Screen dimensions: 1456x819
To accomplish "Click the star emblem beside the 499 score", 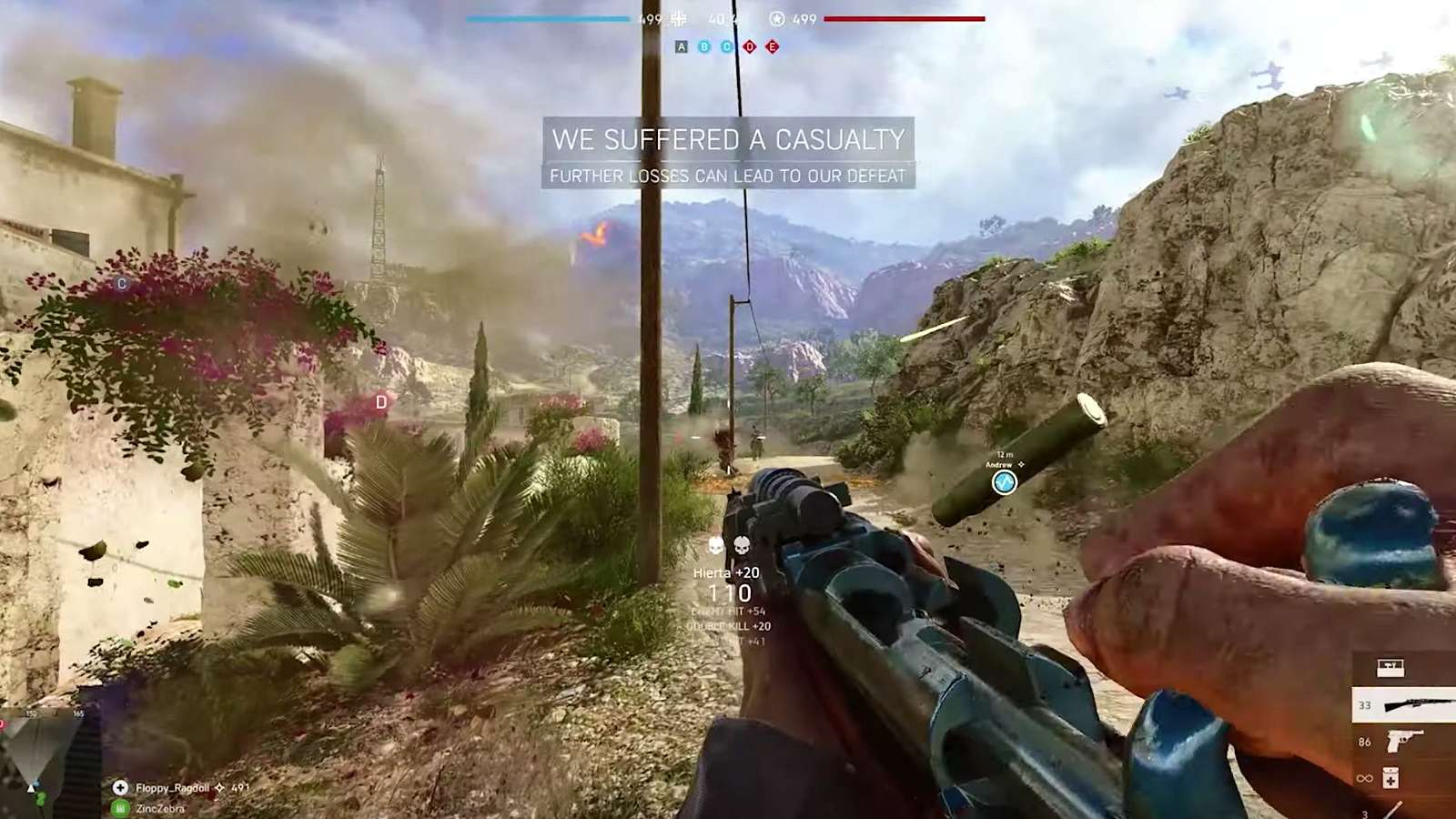I will tap(776, 18).
